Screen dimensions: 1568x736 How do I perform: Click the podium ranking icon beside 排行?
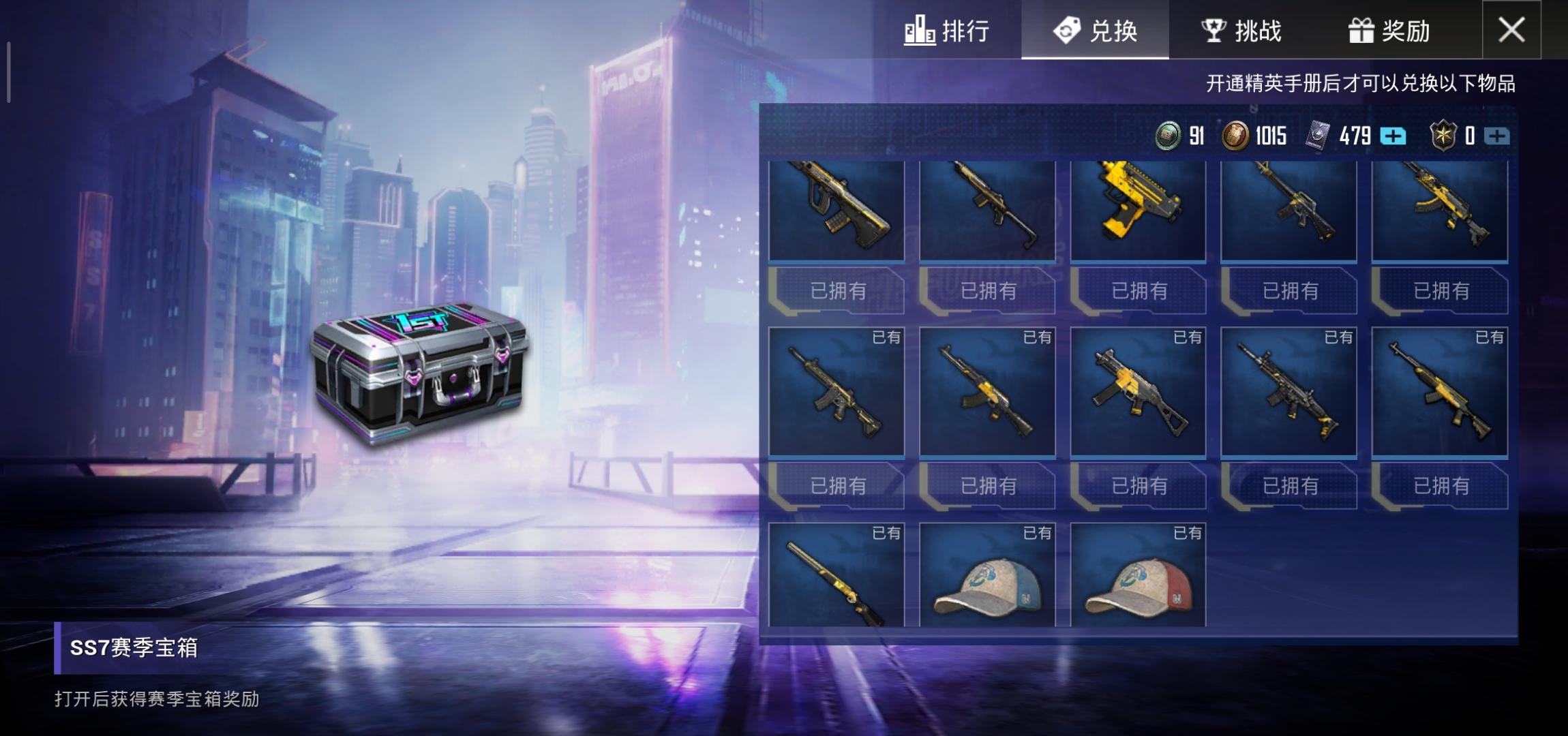(920, 31)
